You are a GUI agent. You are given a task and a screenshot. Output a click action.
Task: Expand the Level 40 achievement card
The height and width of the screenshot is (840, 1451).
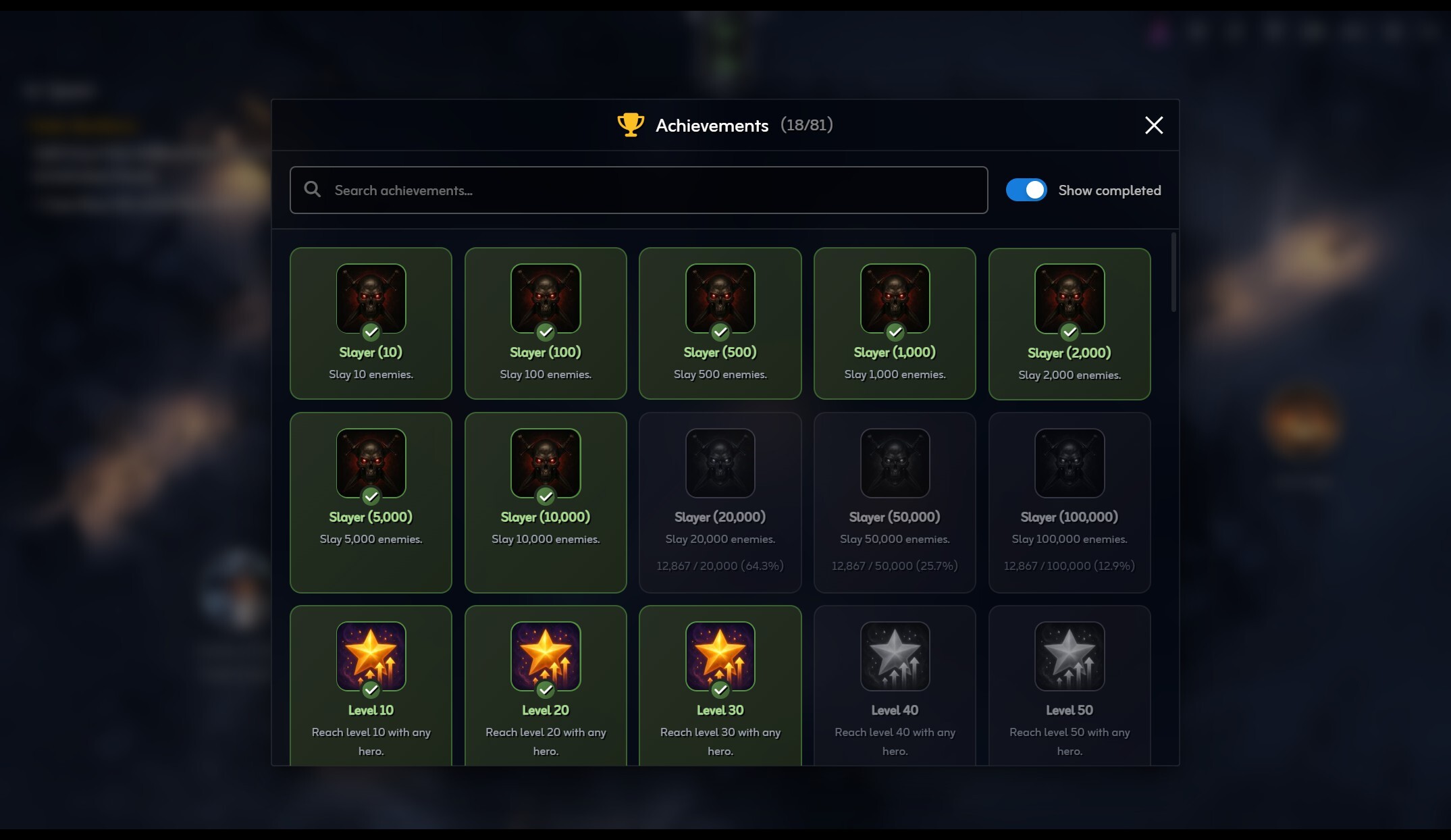894,684
